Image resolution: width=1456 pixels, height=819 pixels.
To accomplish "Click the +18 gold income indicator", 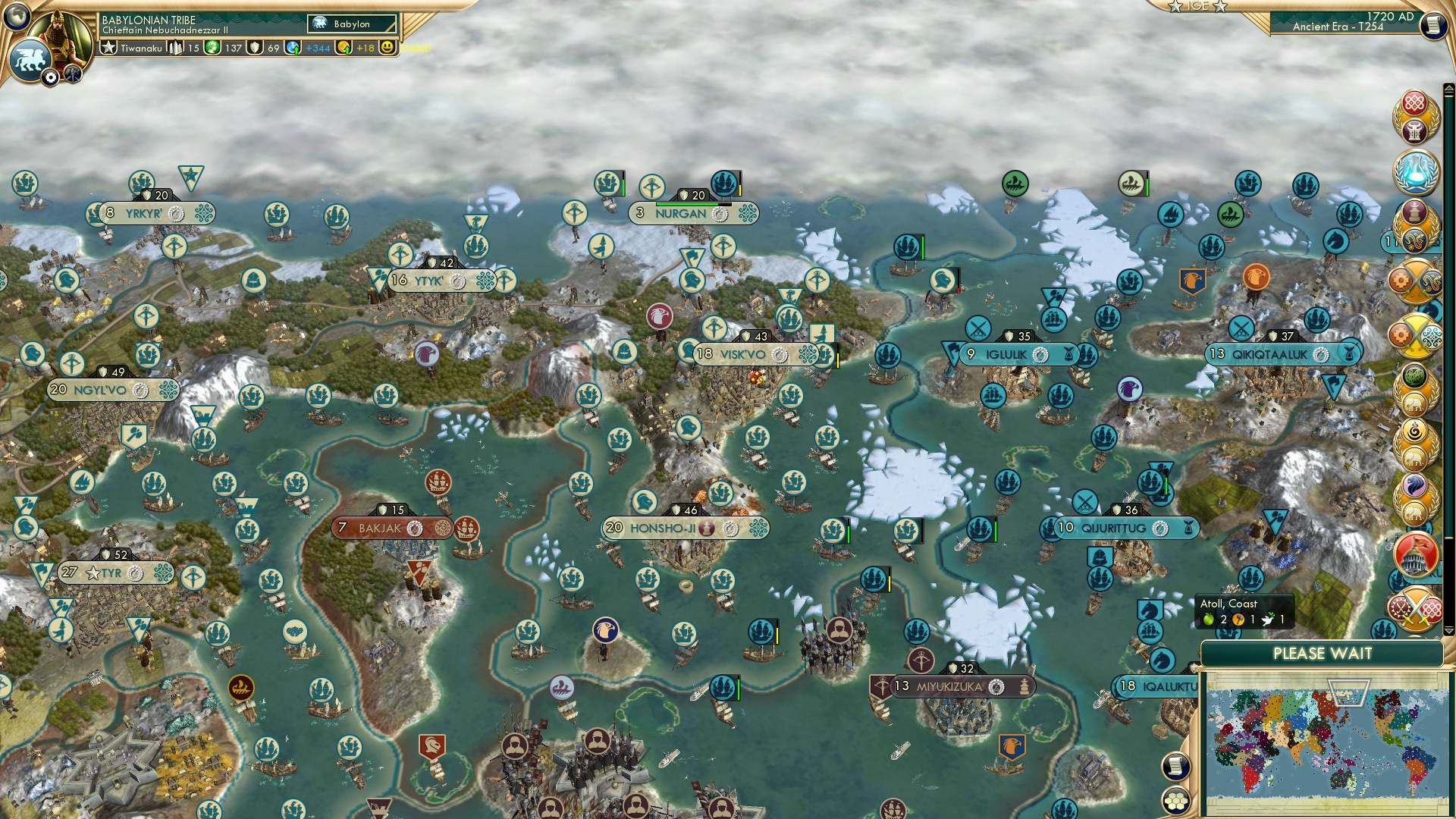I will [366, 49].
